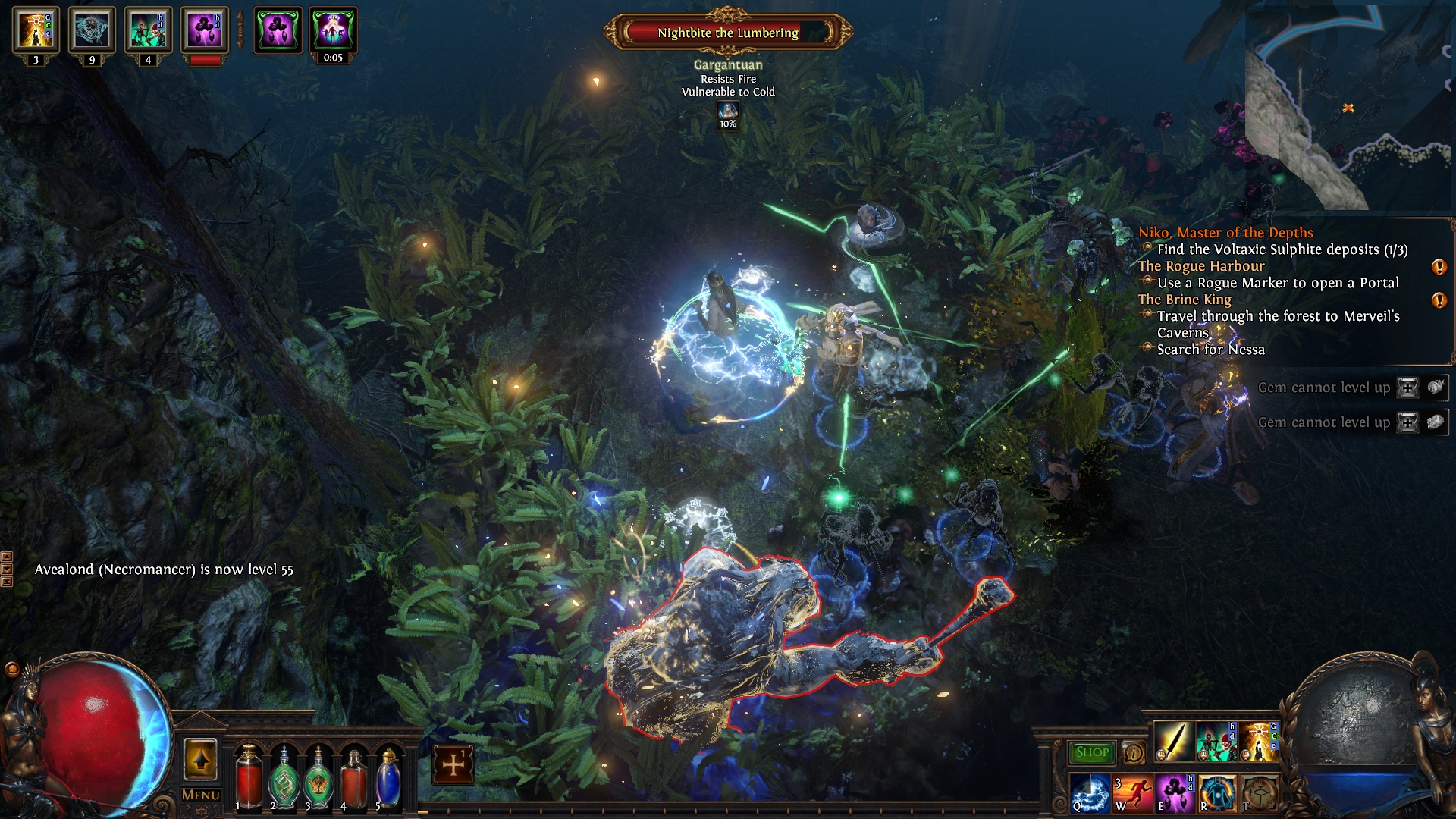Image resolution: width=1456 pixels, height=819 pixels.
Task: Click the yellow level-up arrow button
Action: click(200, 759)
